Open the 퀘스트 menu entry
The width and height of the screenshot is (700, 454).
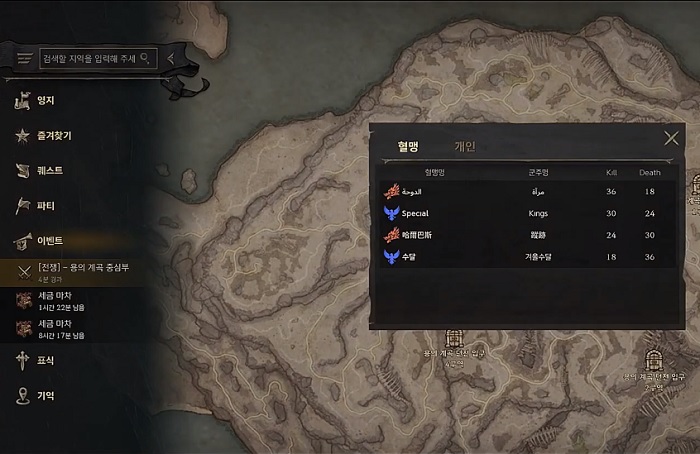pyautogui.click(x=49, y=170)
